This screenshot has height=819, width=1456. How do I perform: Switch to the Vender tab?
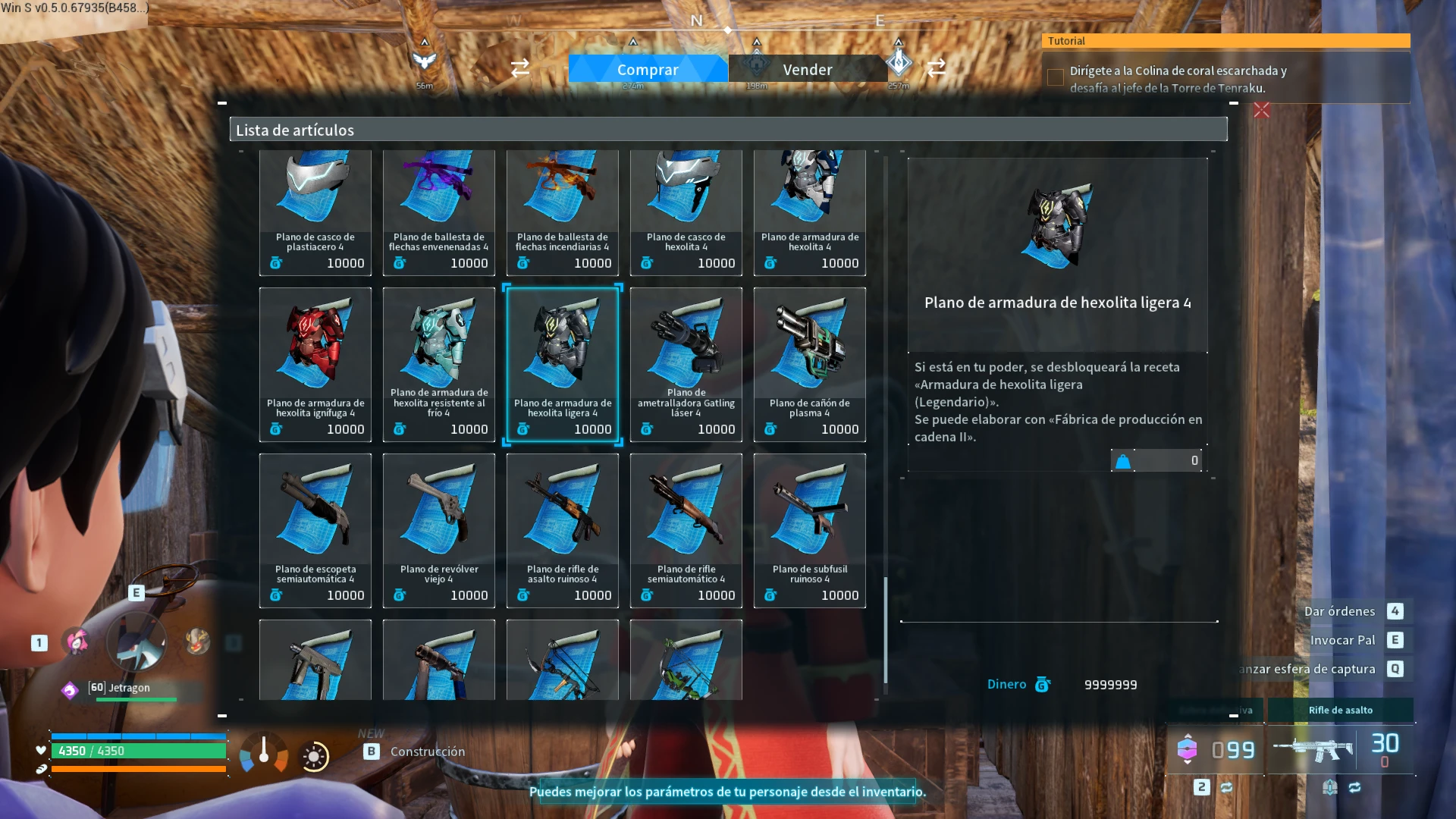807,69
